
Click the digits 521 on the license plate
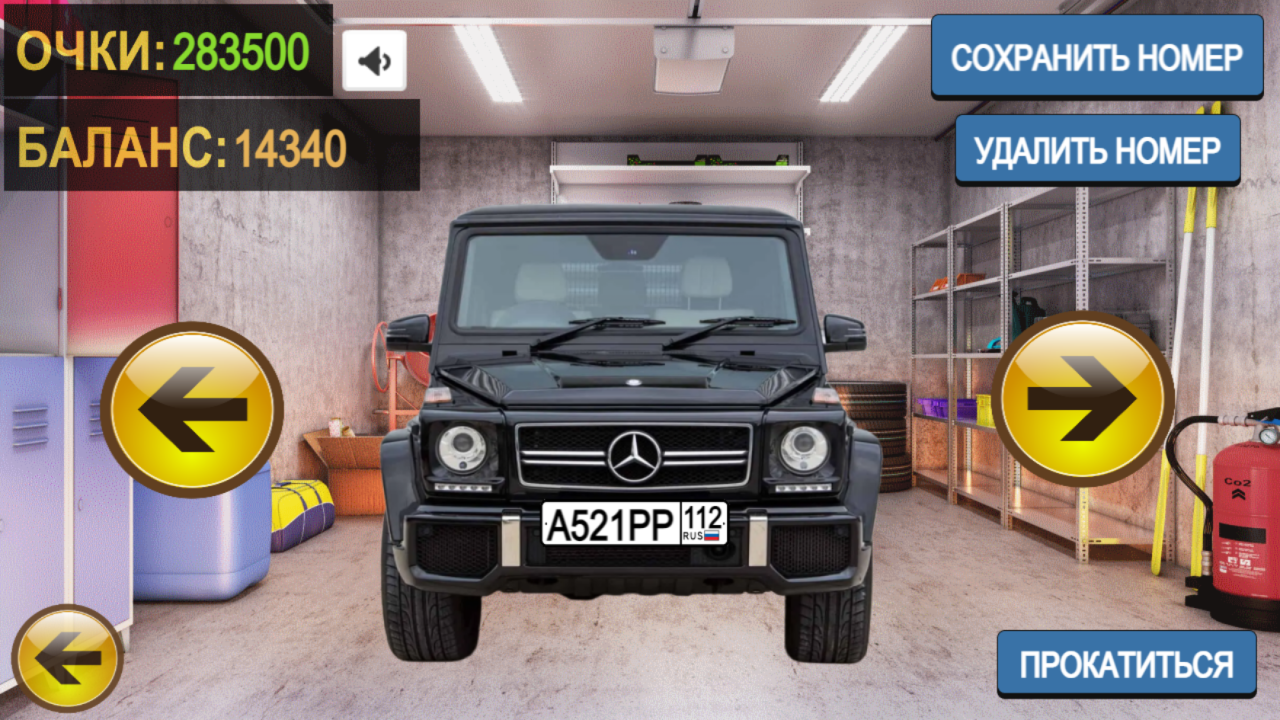point(598,523)
